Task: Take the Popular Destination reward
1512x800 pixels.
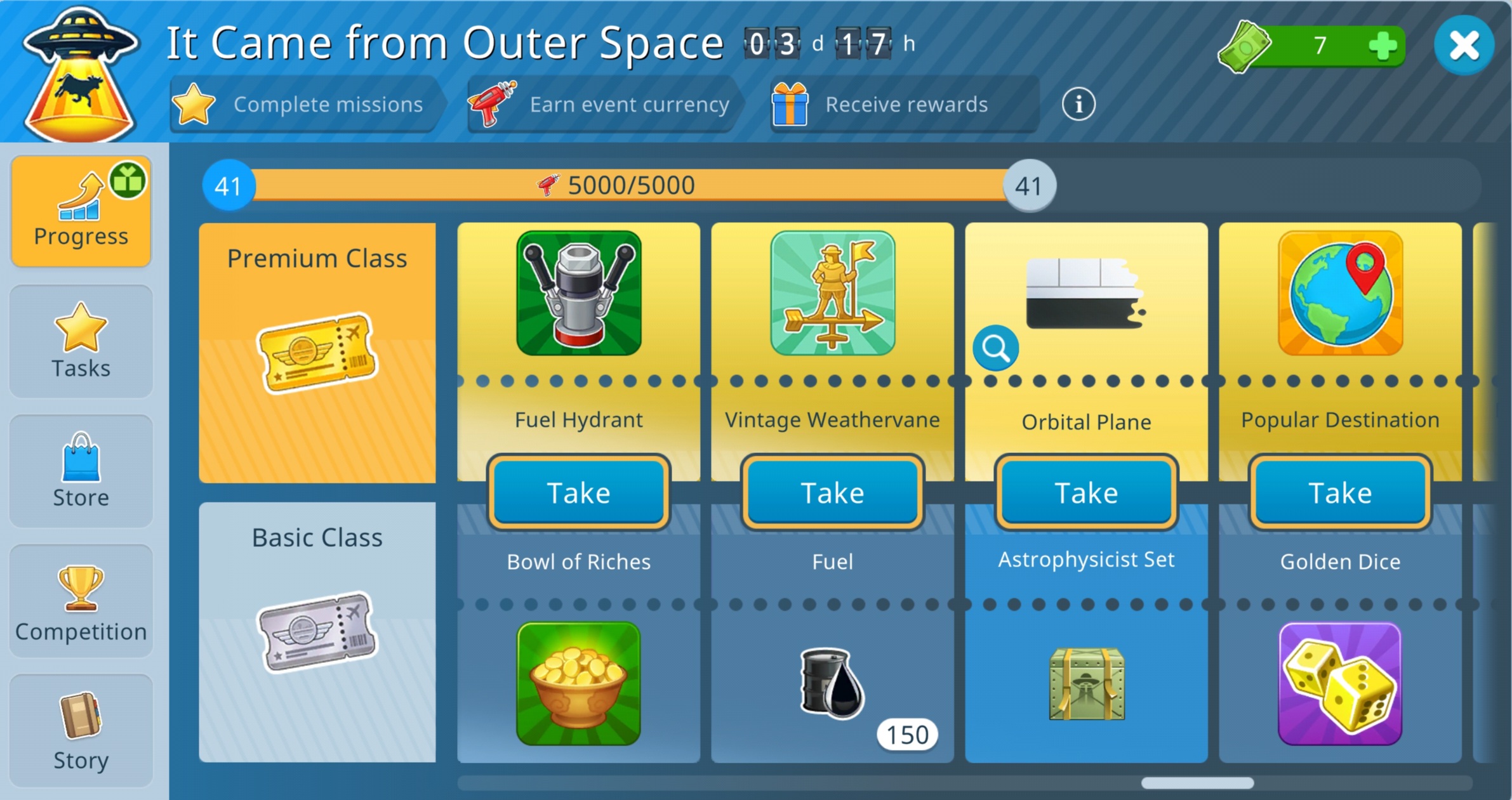Action: 1340,492
